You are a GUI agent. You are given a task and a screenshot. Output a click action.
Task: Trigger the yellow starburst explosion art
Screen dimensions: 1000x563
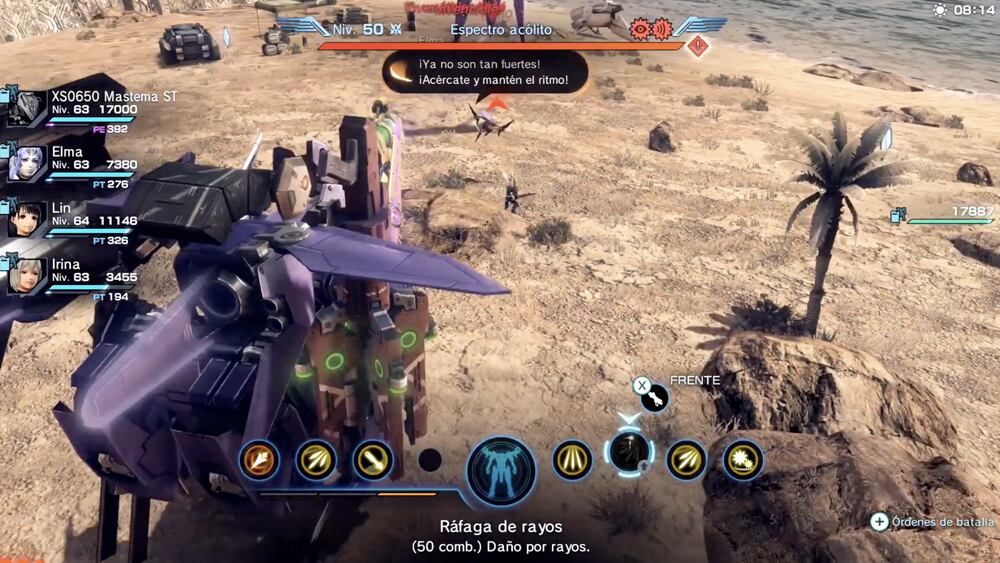coord(743,460)
